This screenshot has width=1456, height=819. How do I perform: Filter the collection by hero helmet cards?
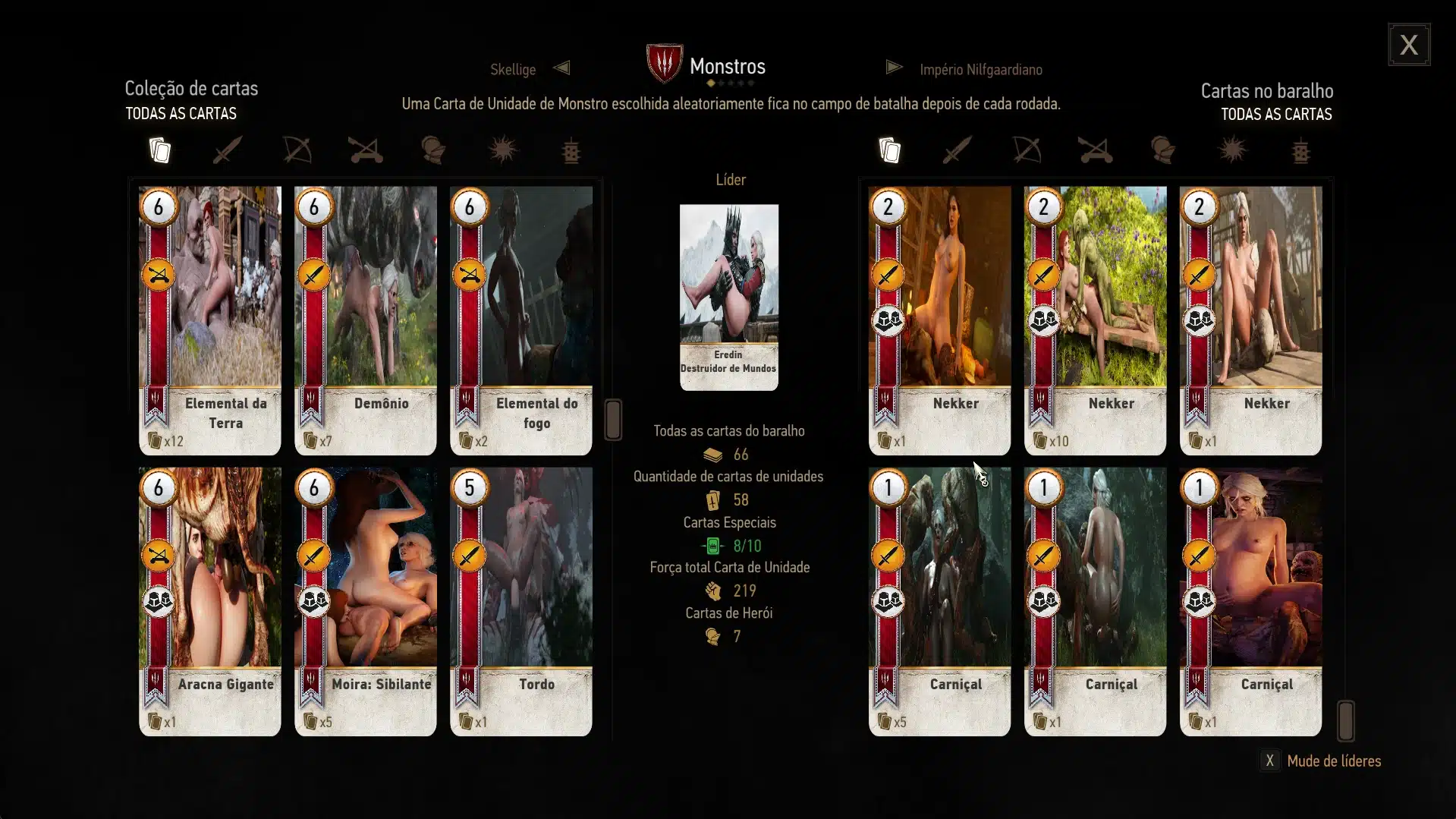(433, 150)
